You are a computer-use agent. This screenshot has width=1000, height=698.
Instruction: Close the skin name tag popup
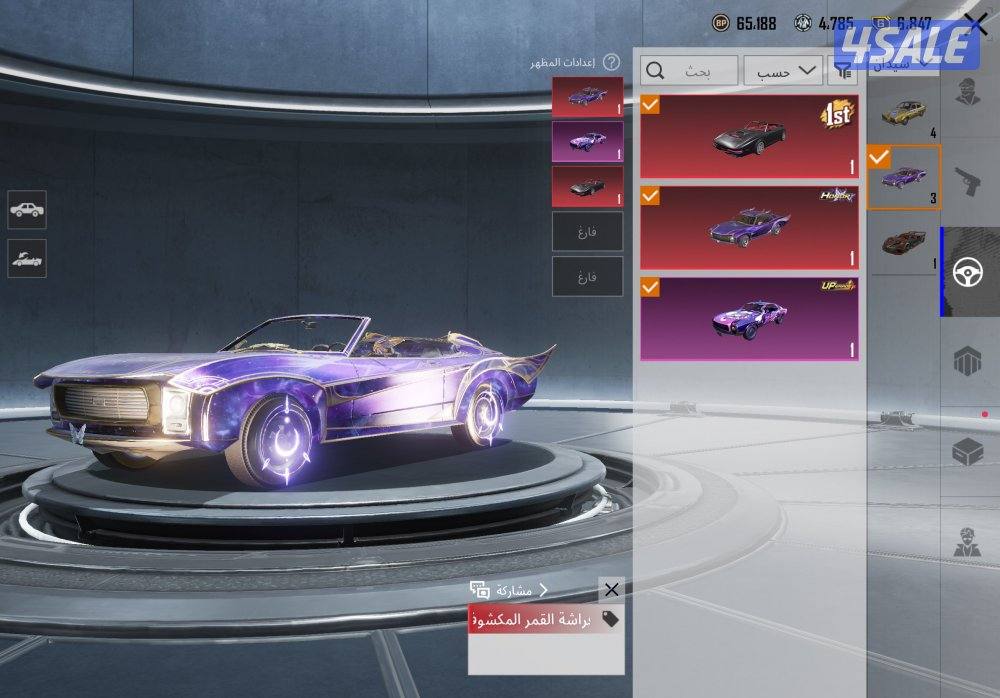pyautogui.click(x=612, y=590)
